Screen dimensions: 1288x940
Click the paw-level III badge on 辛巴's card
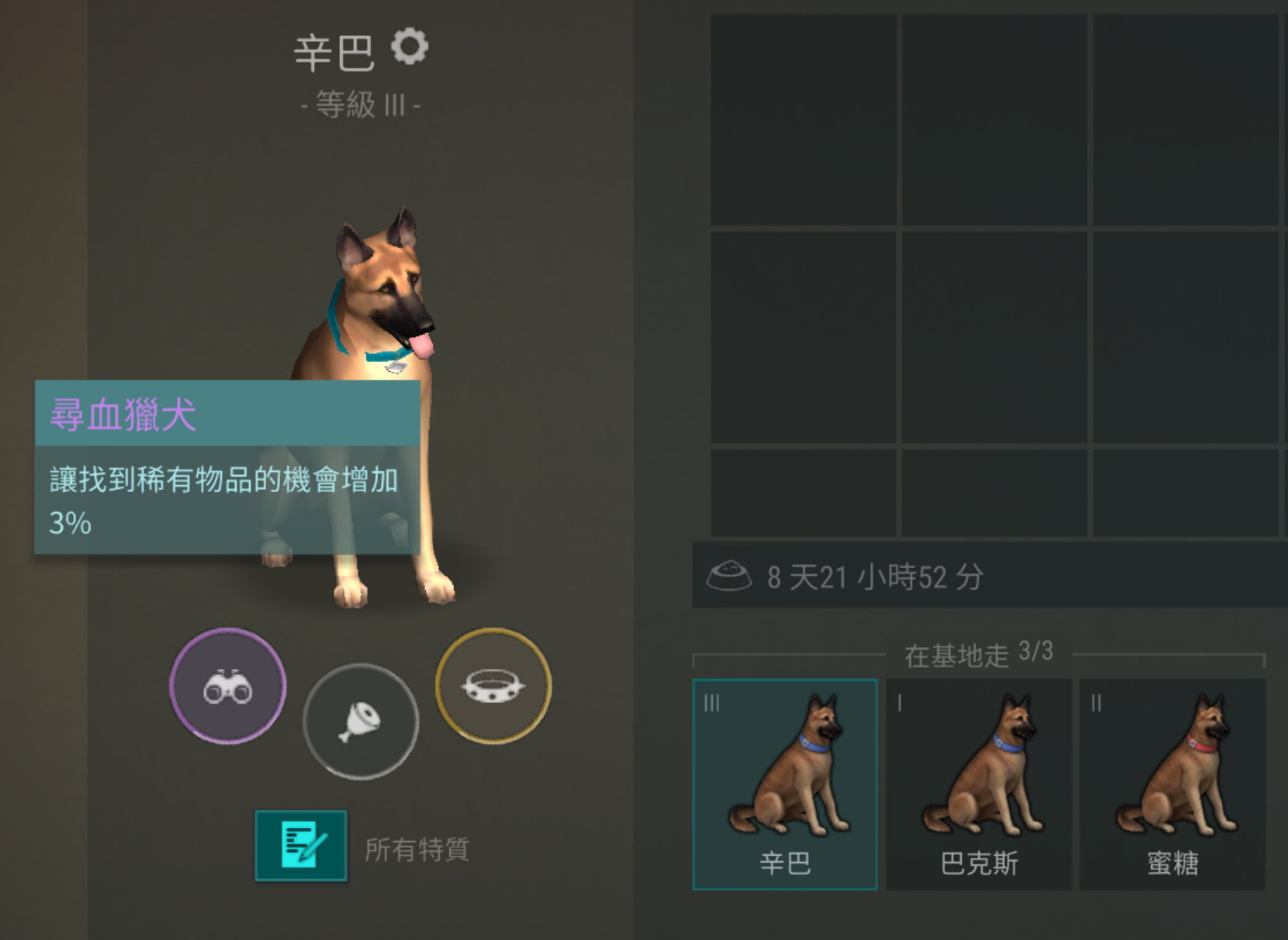711,704
